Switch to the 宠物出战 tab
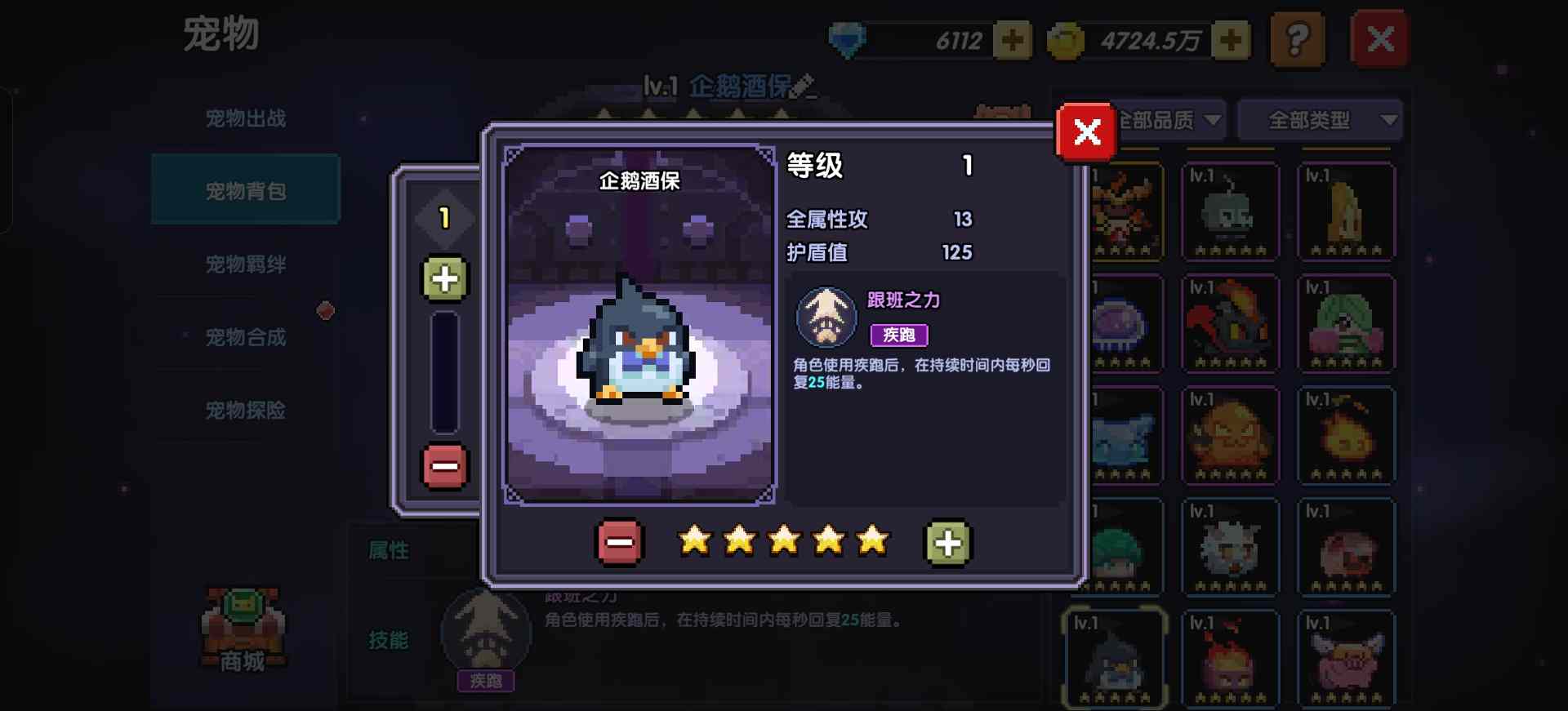The image size is (1568, 711). point(244,117)
